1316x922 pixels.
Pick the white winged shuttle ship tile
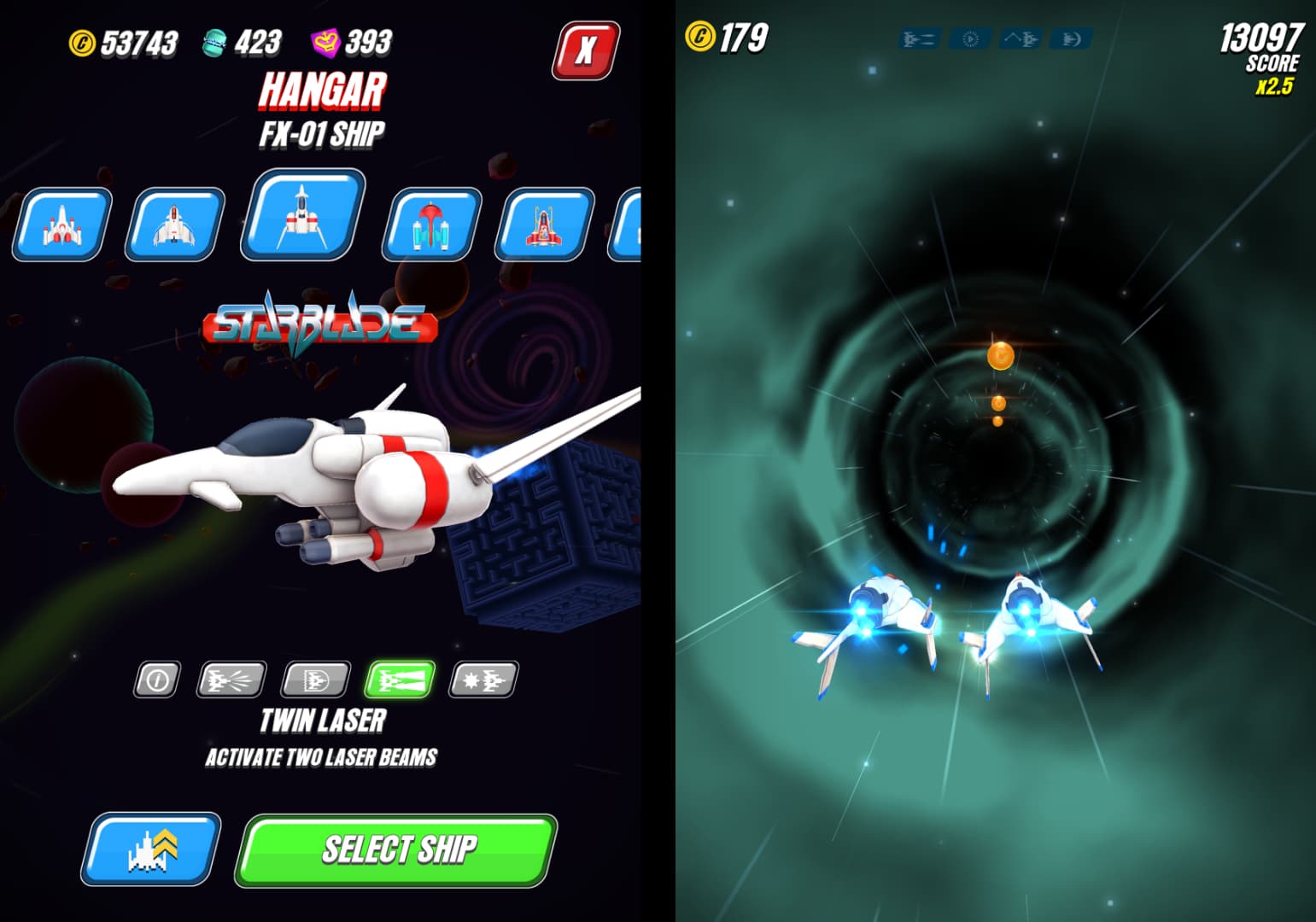click(175, 225)
